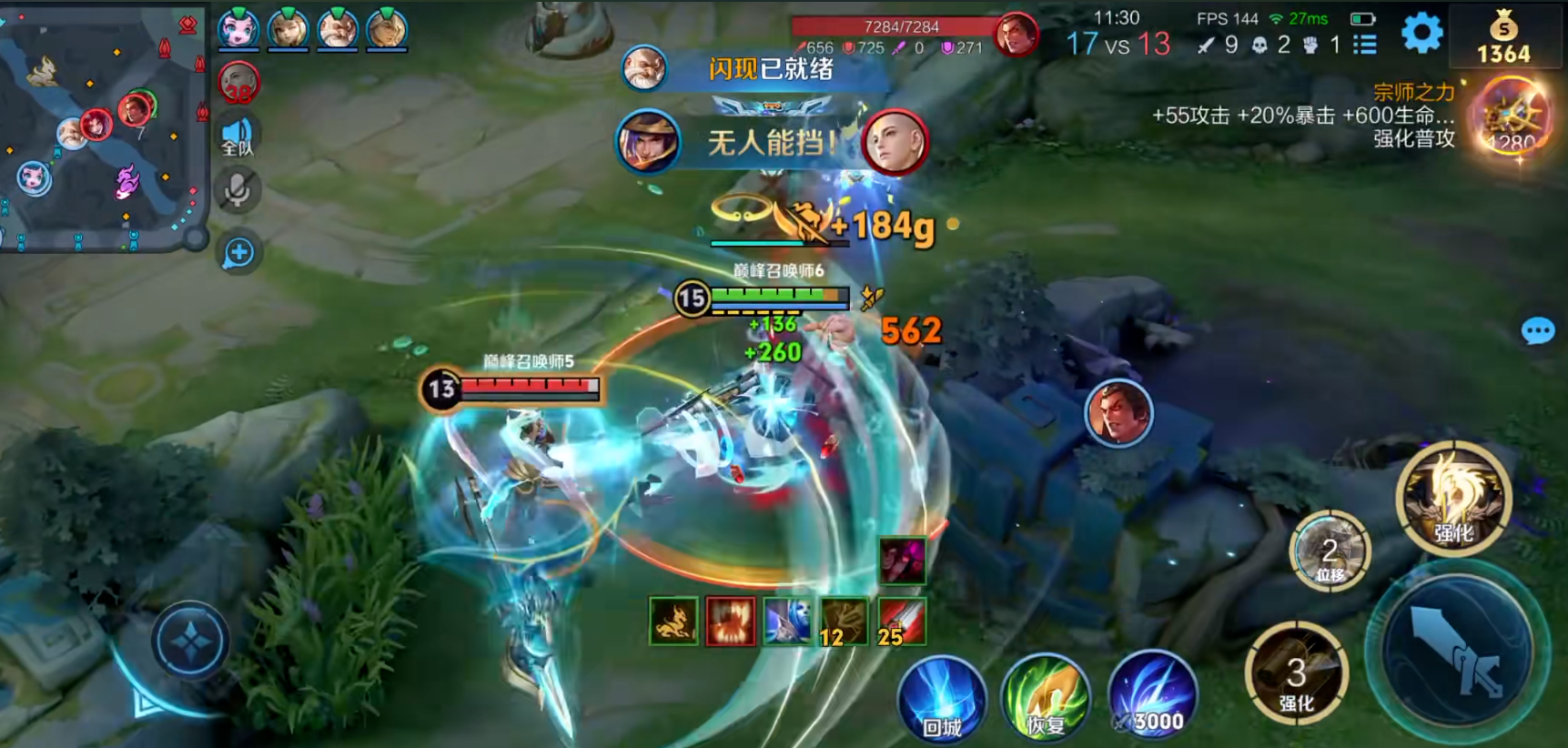Open the settings gear menu

pyautogui.click(x=1421, y=34)
